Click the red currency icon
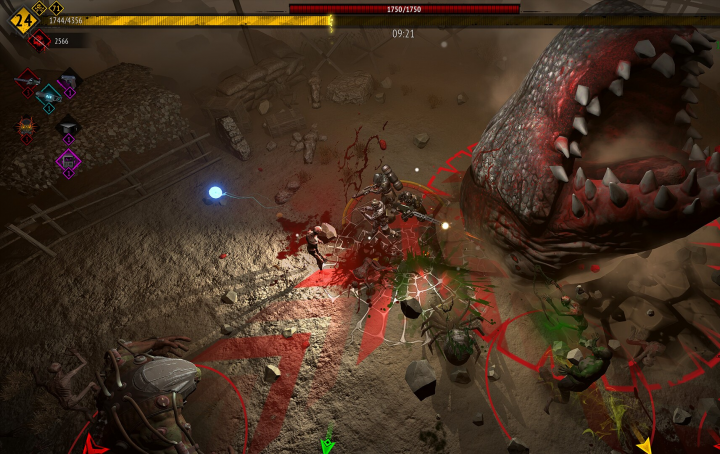Viewport: 720px width, 454px height. (40, 40)
